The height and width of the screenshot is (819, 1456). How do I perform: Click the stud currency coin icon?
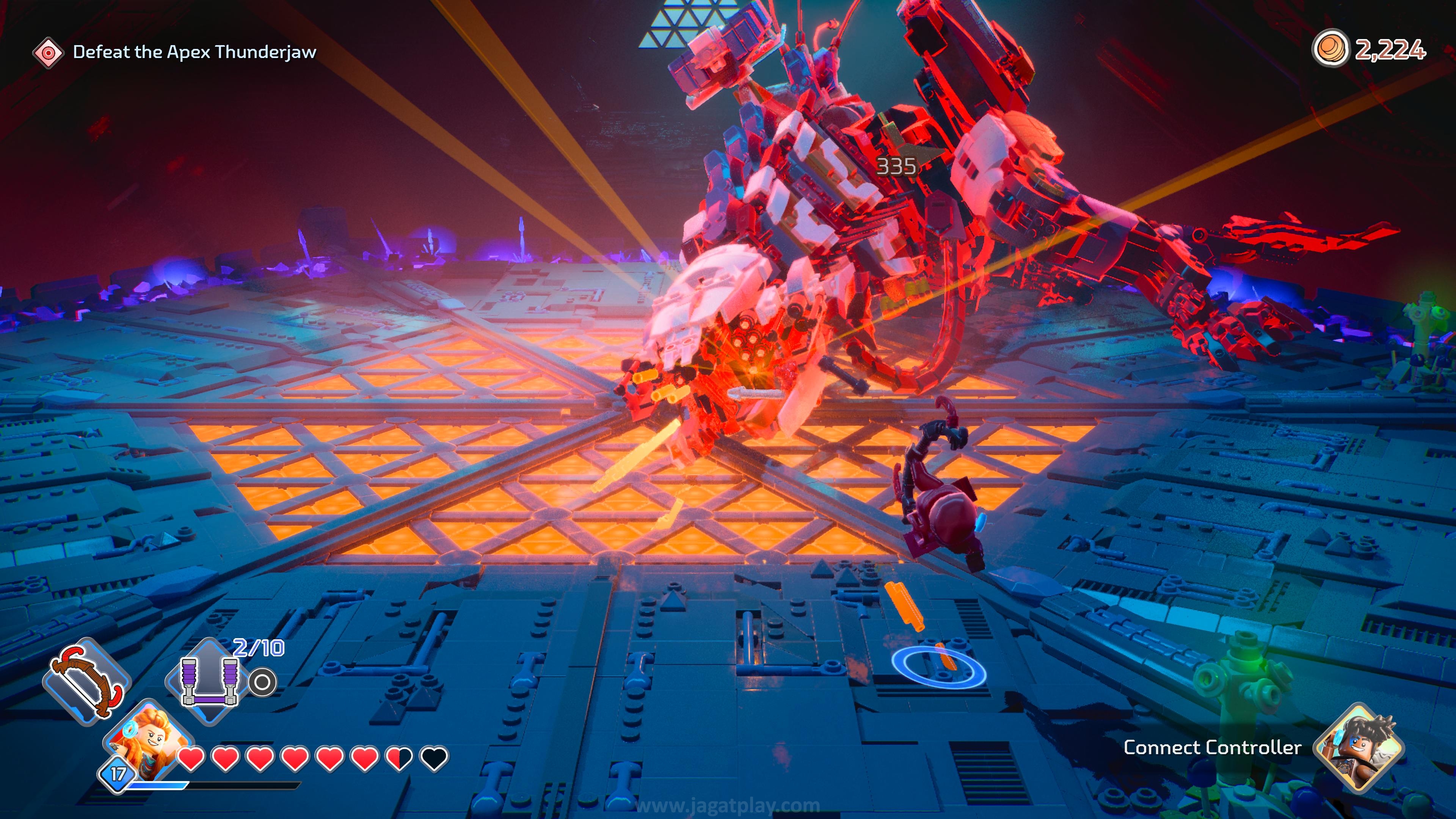point(1329,49)
